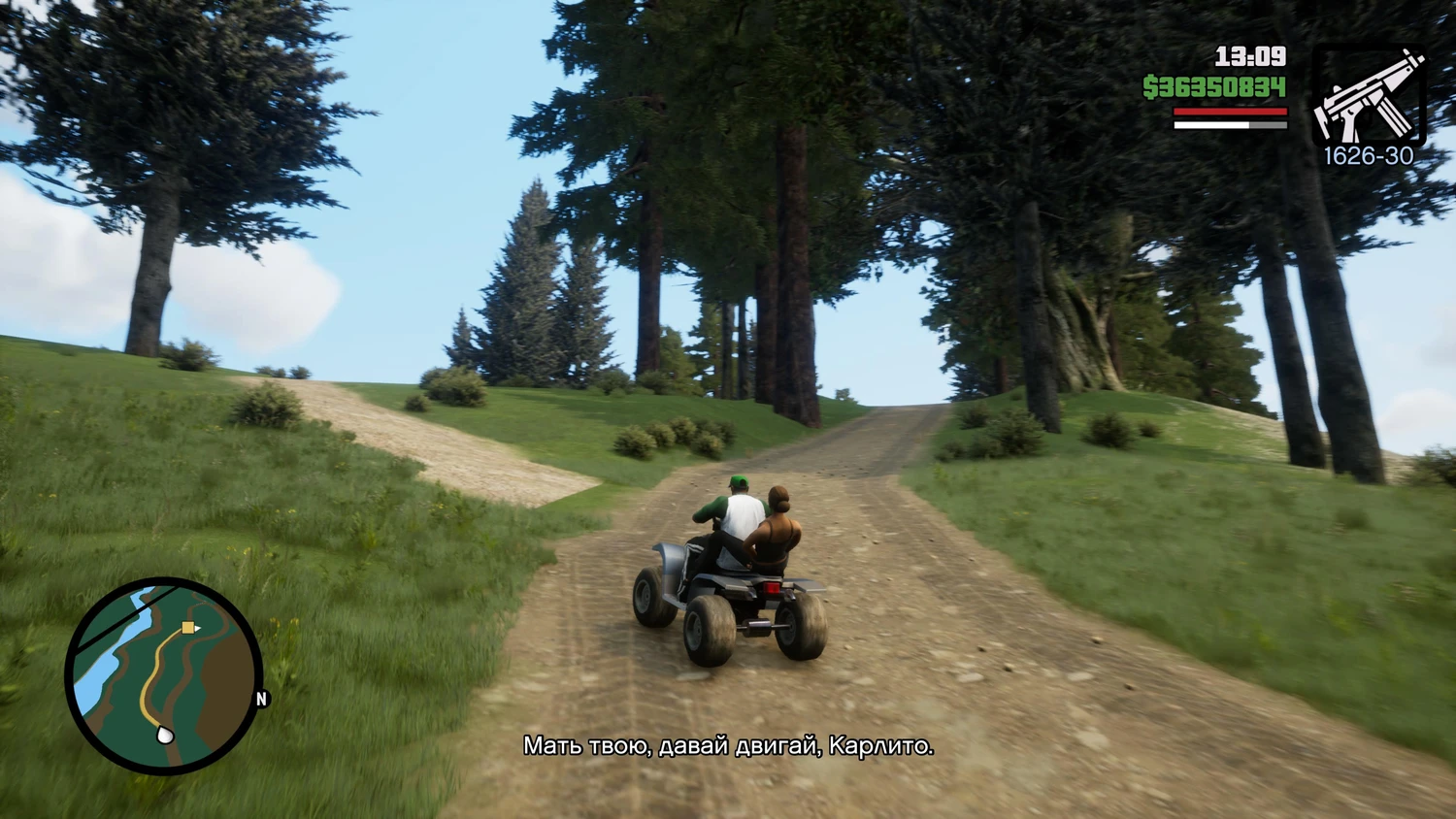1456x819 pixels.
Task: Click the circular radar minimap
Action: point(163,675)
